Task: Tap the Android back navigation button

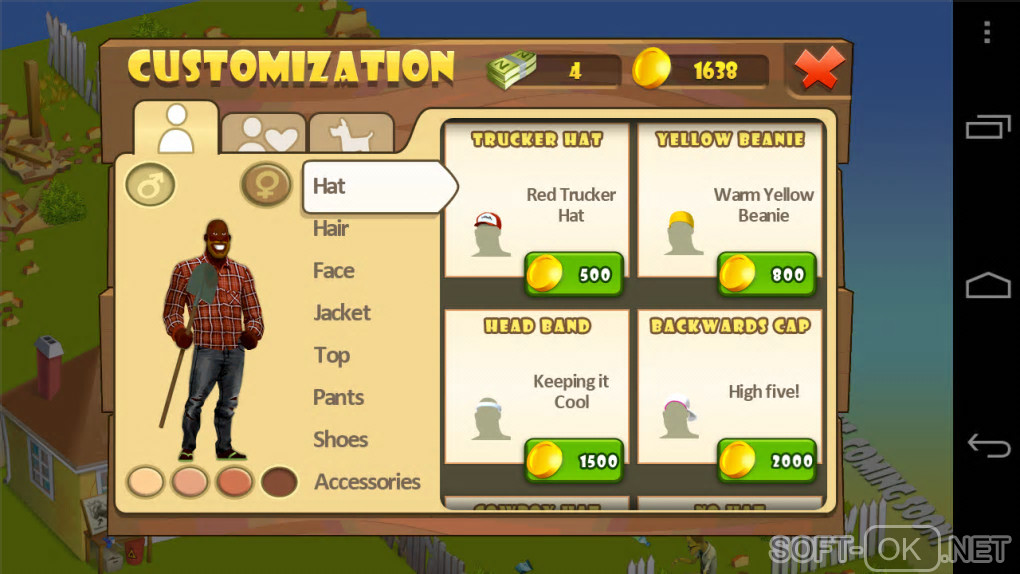Action: (987, 446)
